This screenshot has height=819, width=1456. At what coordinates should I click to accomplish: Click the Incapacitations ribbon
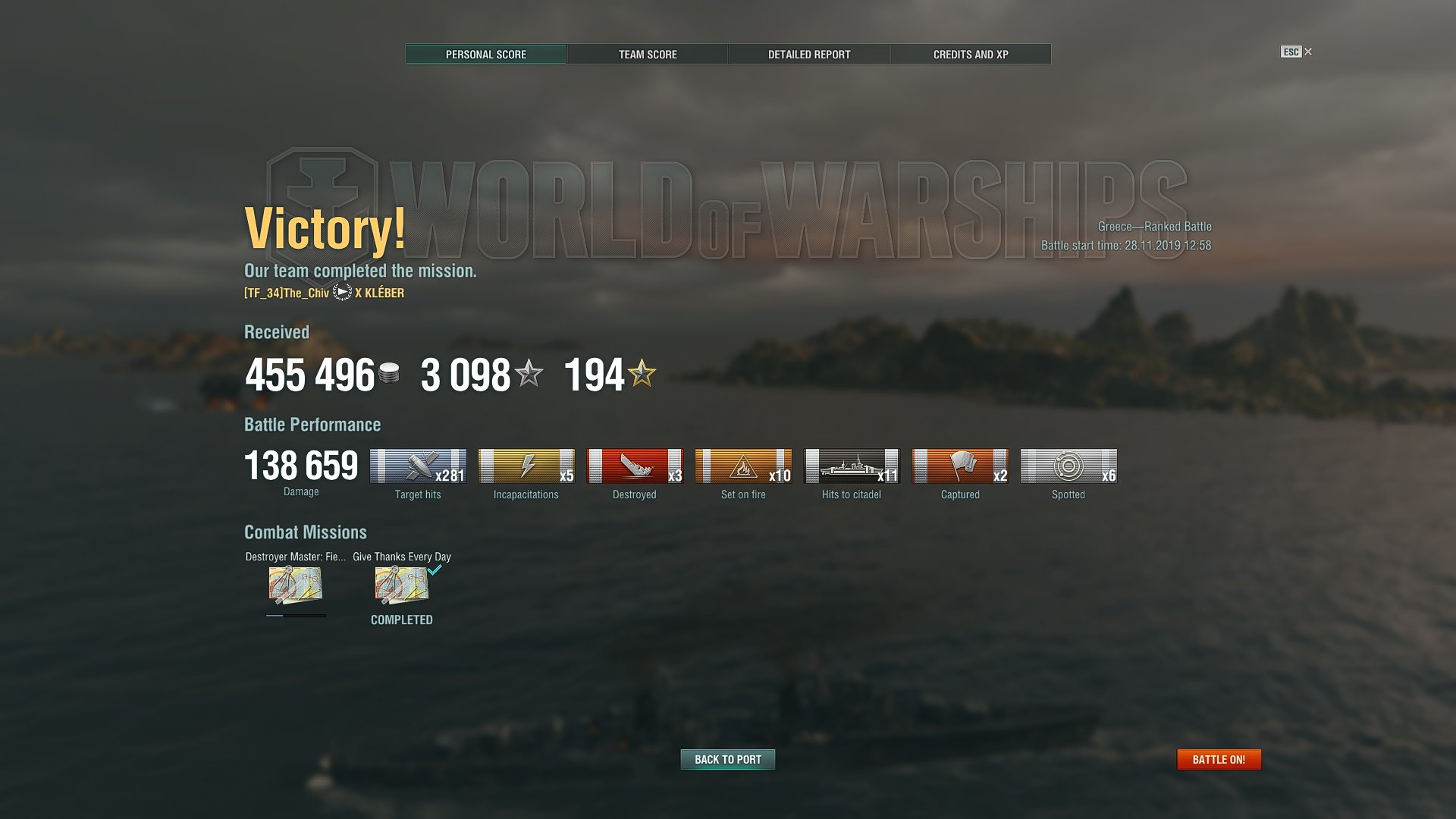(526, 466)
